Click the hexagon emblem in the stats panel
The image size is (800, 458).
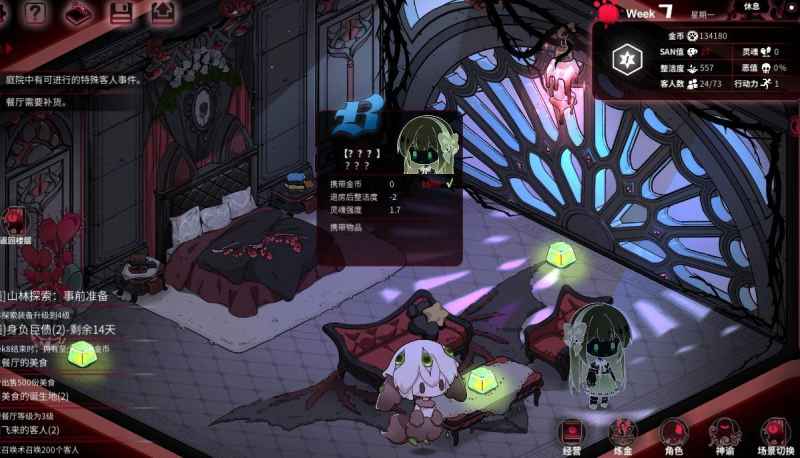[x=626, y=59]
